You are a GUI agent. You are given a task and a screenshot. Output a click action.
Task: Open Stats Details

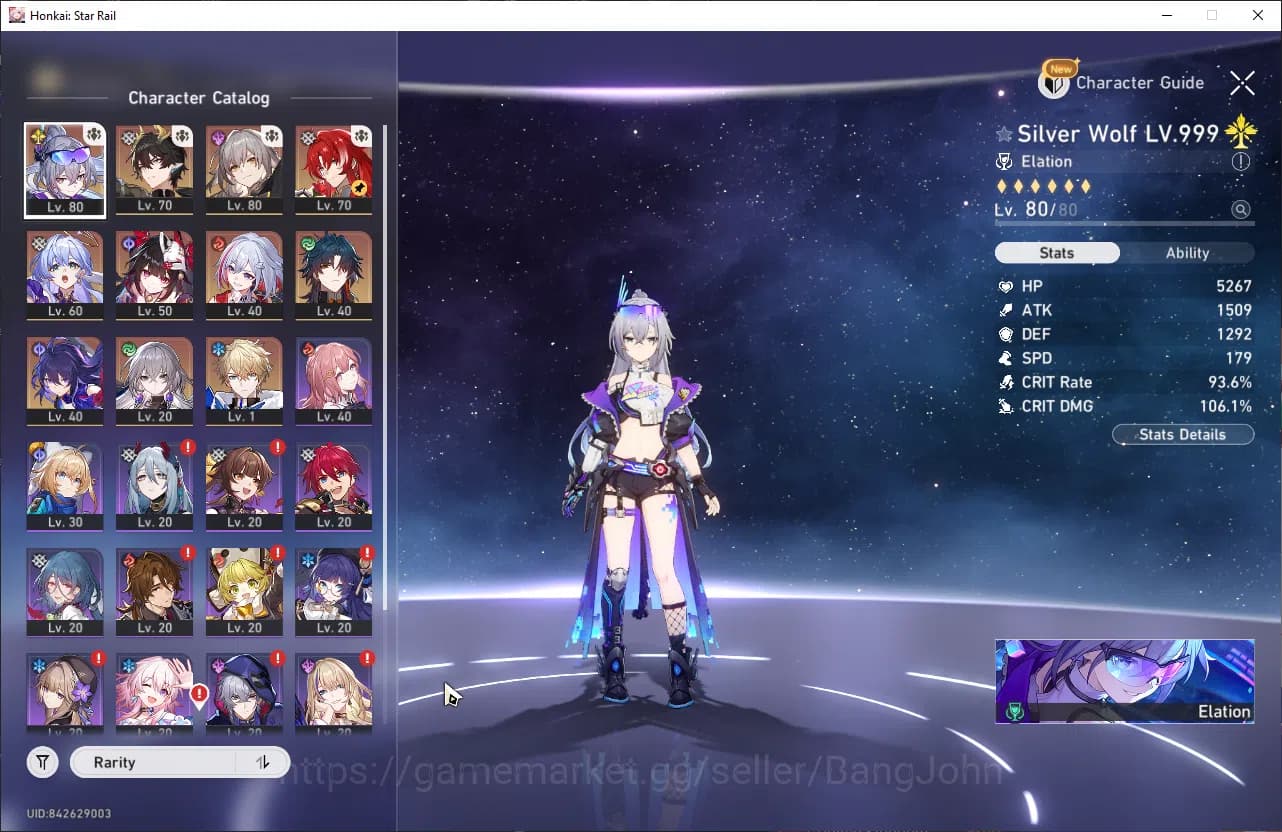(x=1183, y=434)
